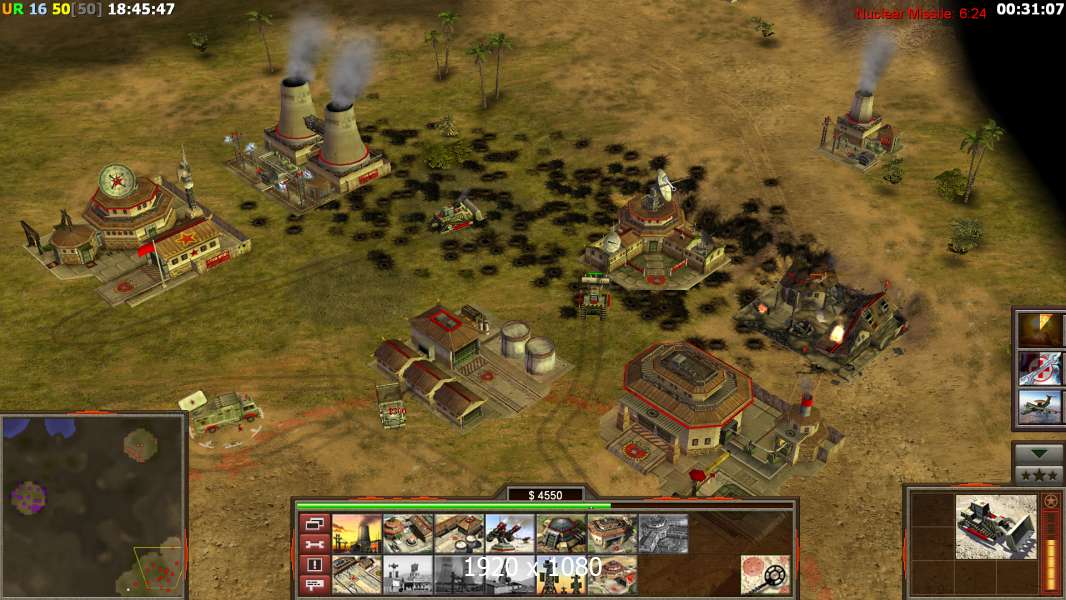Select the Barracks build icon
This screenshot has width=1066, height=600.
pyautogui.click(x=408, y=534)
